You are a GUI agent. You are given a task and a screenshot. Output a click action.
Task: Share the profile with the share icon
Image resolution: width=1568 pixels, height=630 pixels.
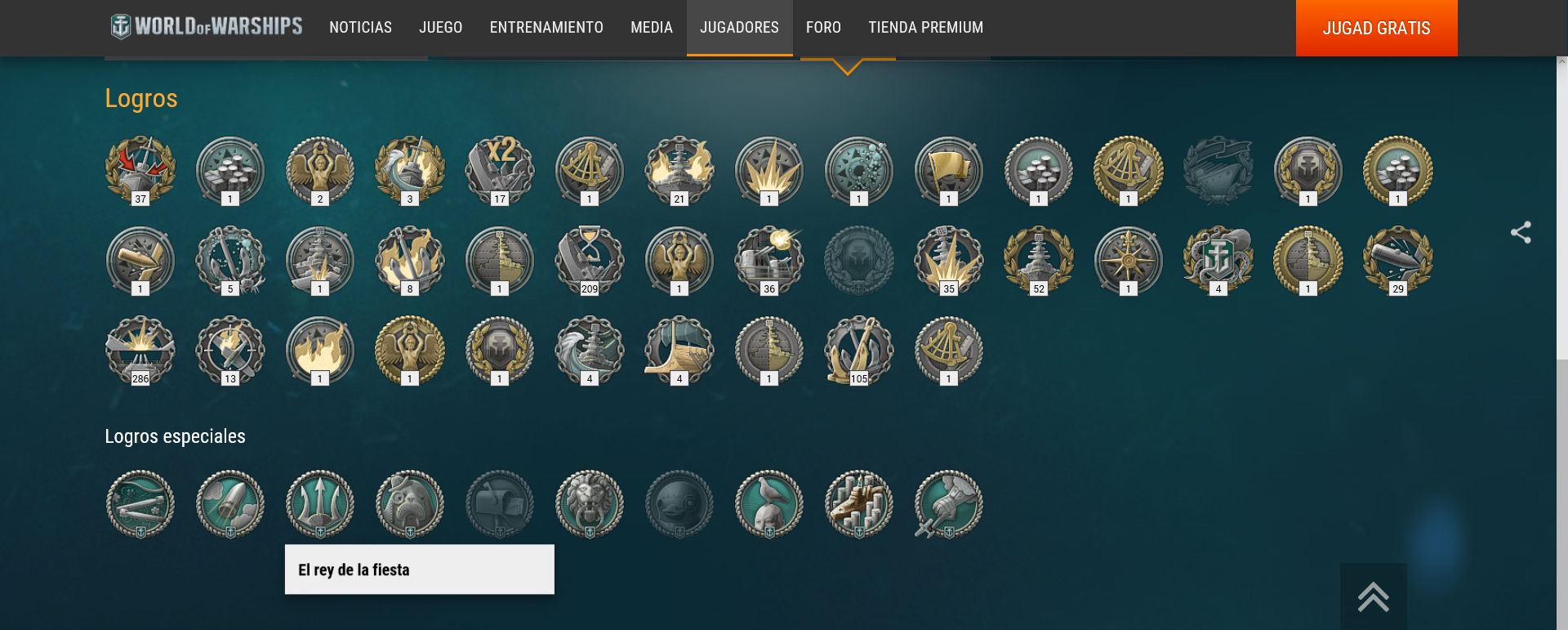click(1521, 233)
